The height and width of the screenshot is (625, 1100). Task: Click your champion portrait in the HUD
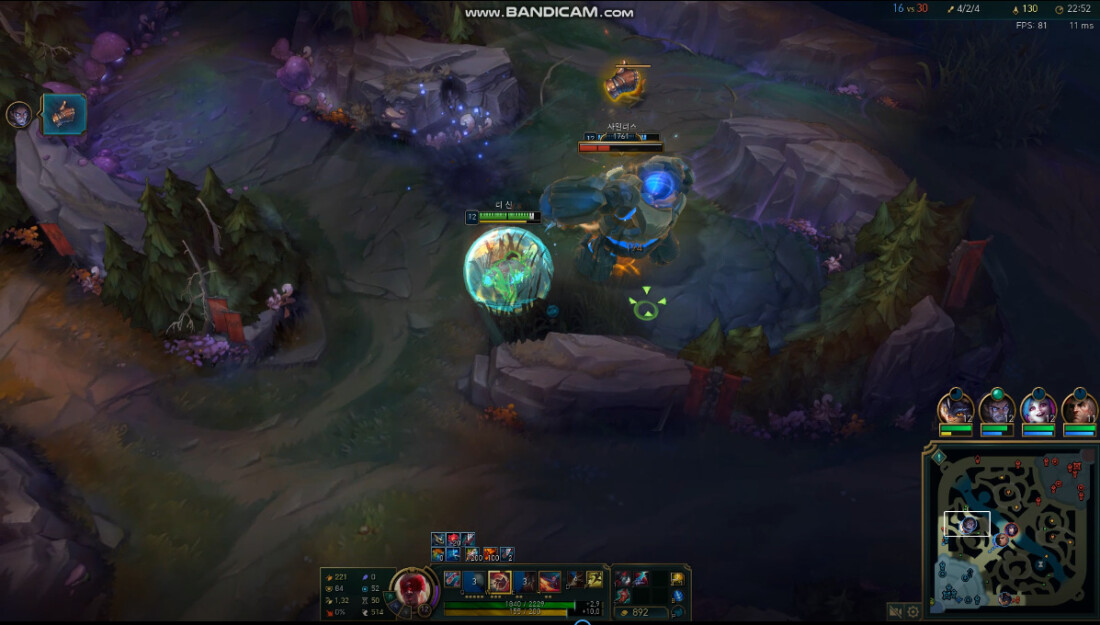tap(411, 587)
